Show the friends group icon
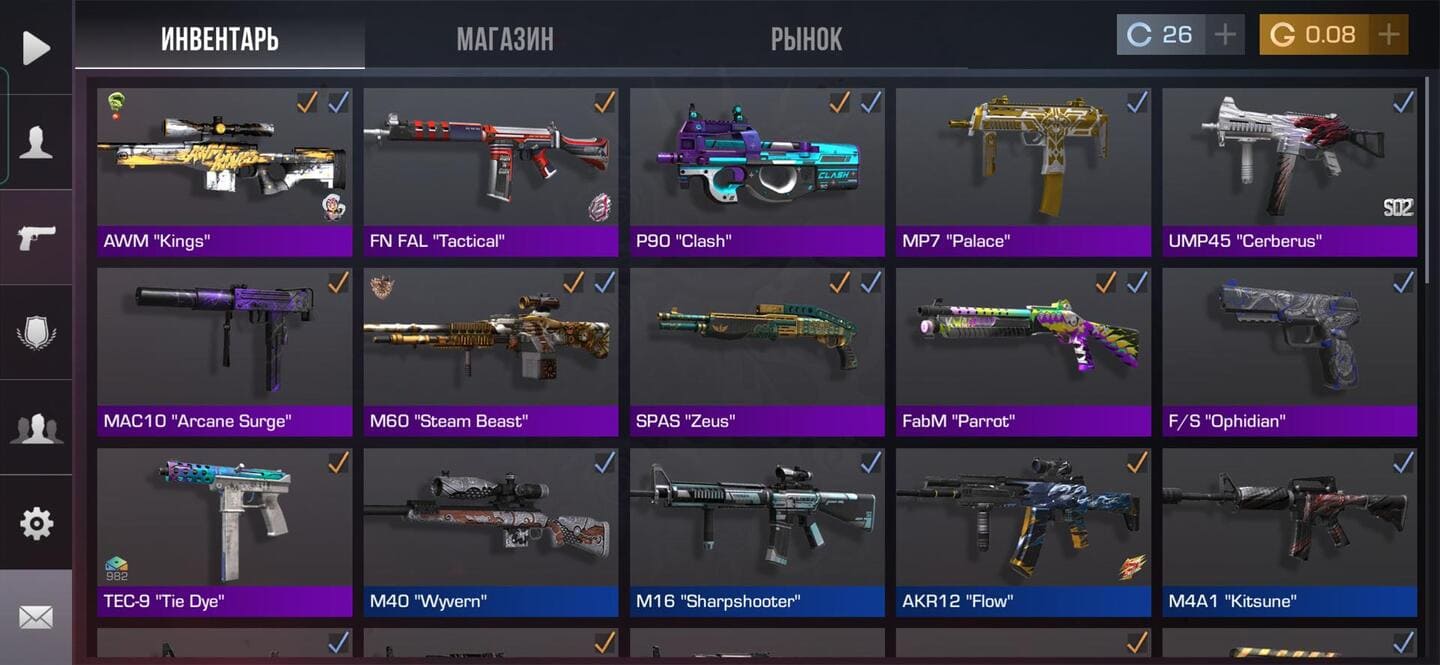The height and width of the screenshot is (665, 1440). click(36, 427)
